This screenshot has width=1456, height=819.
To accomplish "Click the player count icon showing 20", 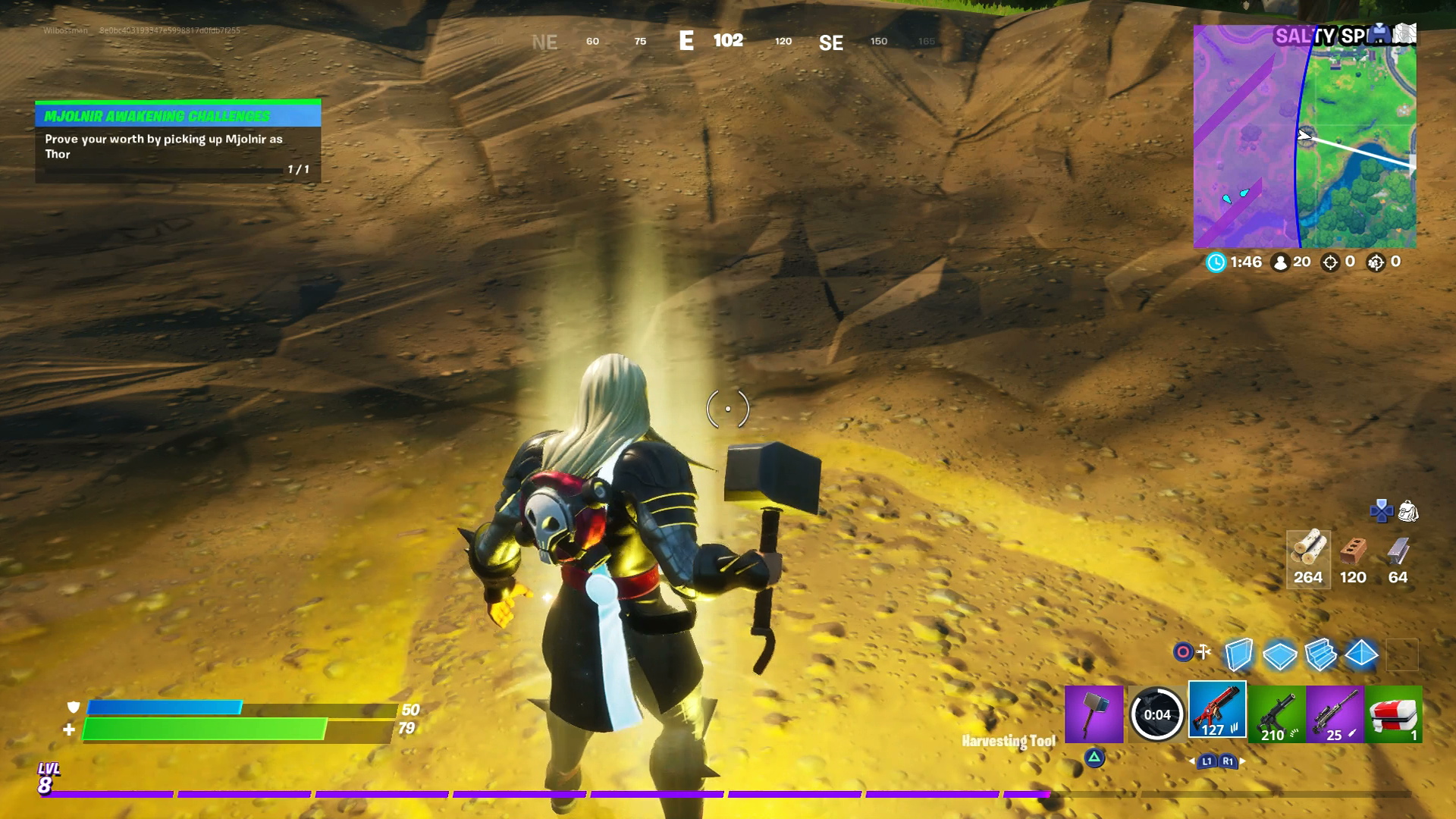I will tap(1281, 263).
